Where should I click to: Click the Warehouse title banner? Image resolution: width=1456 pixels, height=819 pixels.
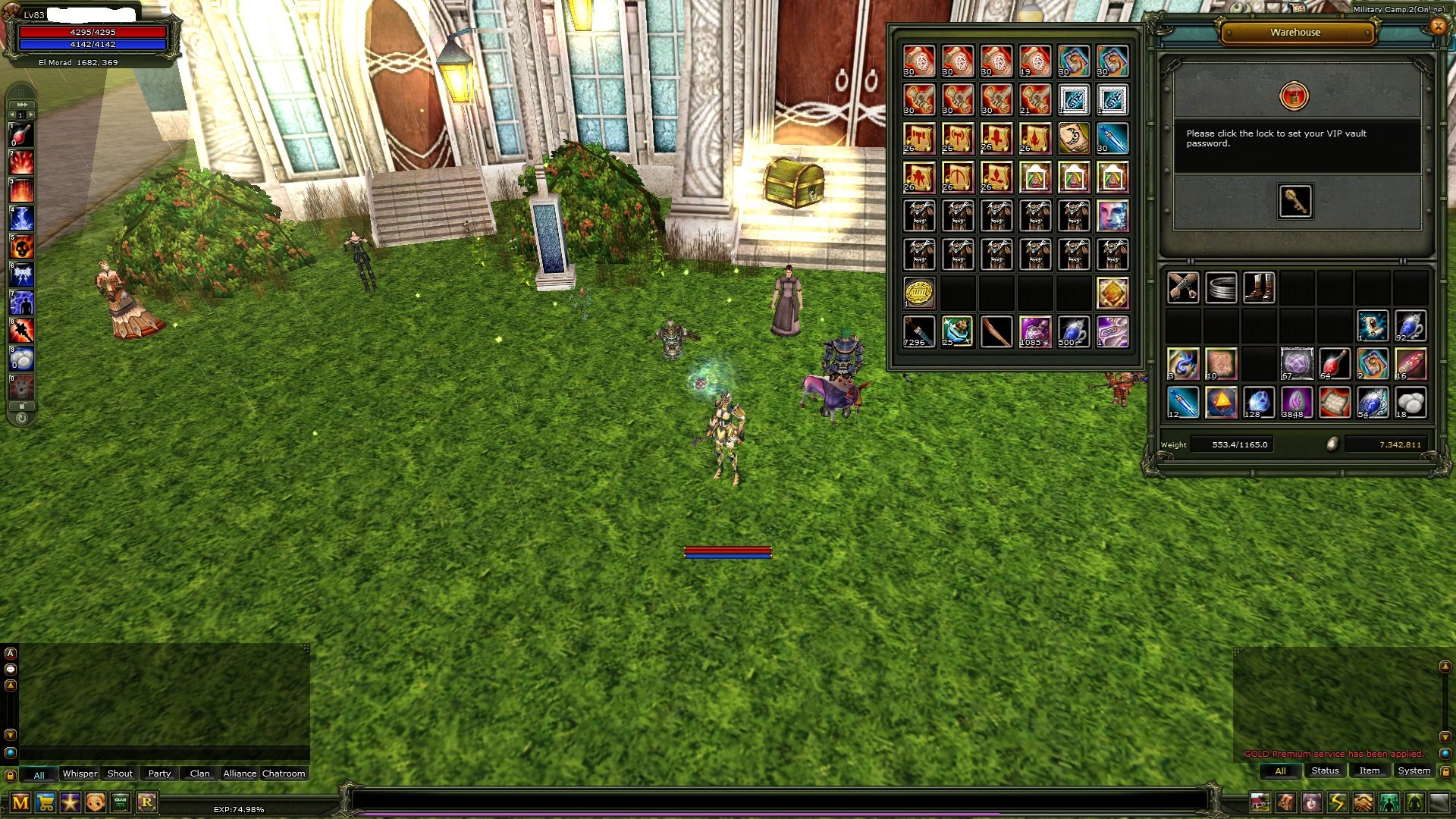tap(1296, 32)
